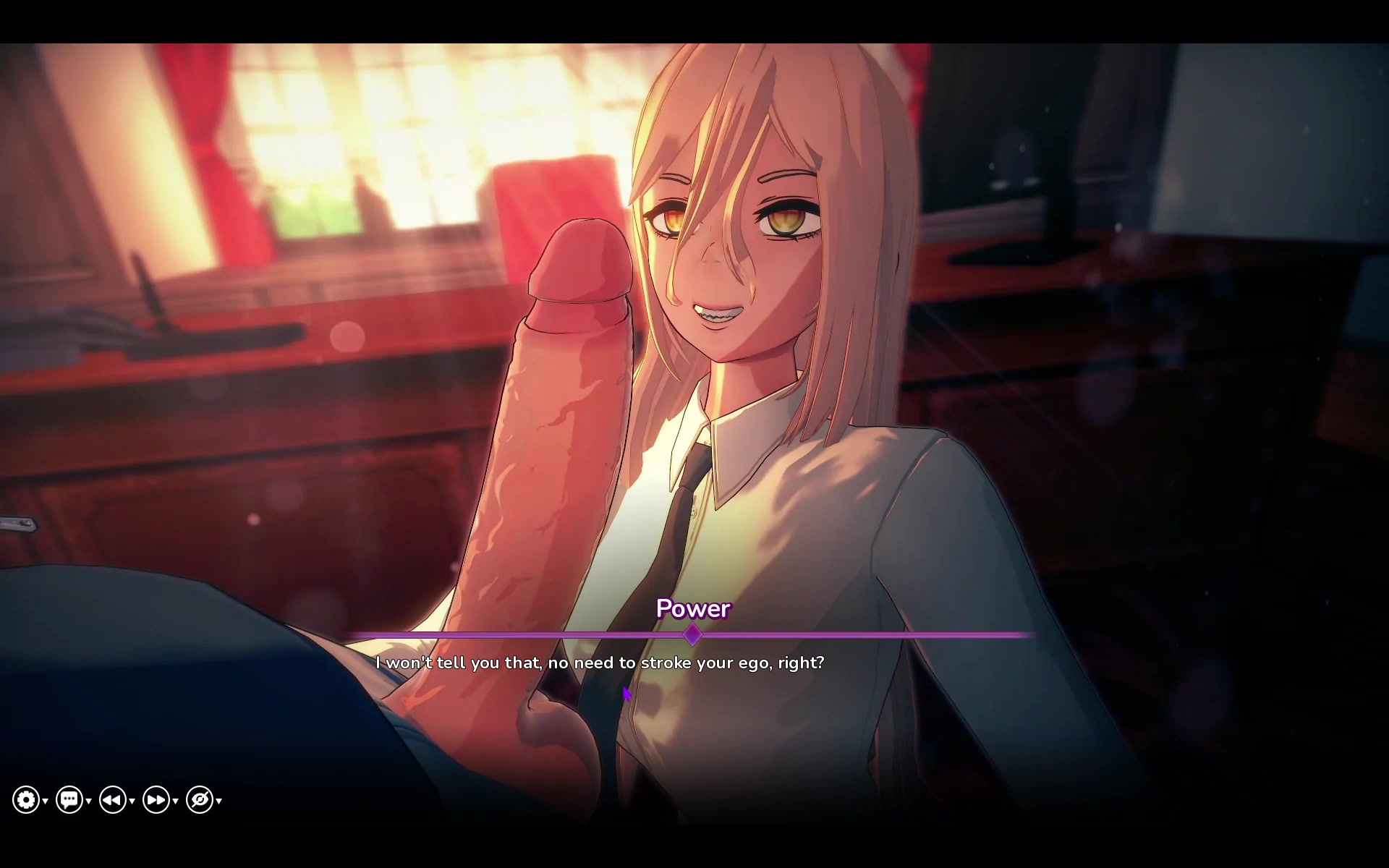Expand the small arrow beside the fast-forward icon
The width and height of the screenshot is (1389, 868).
point(176,801)
